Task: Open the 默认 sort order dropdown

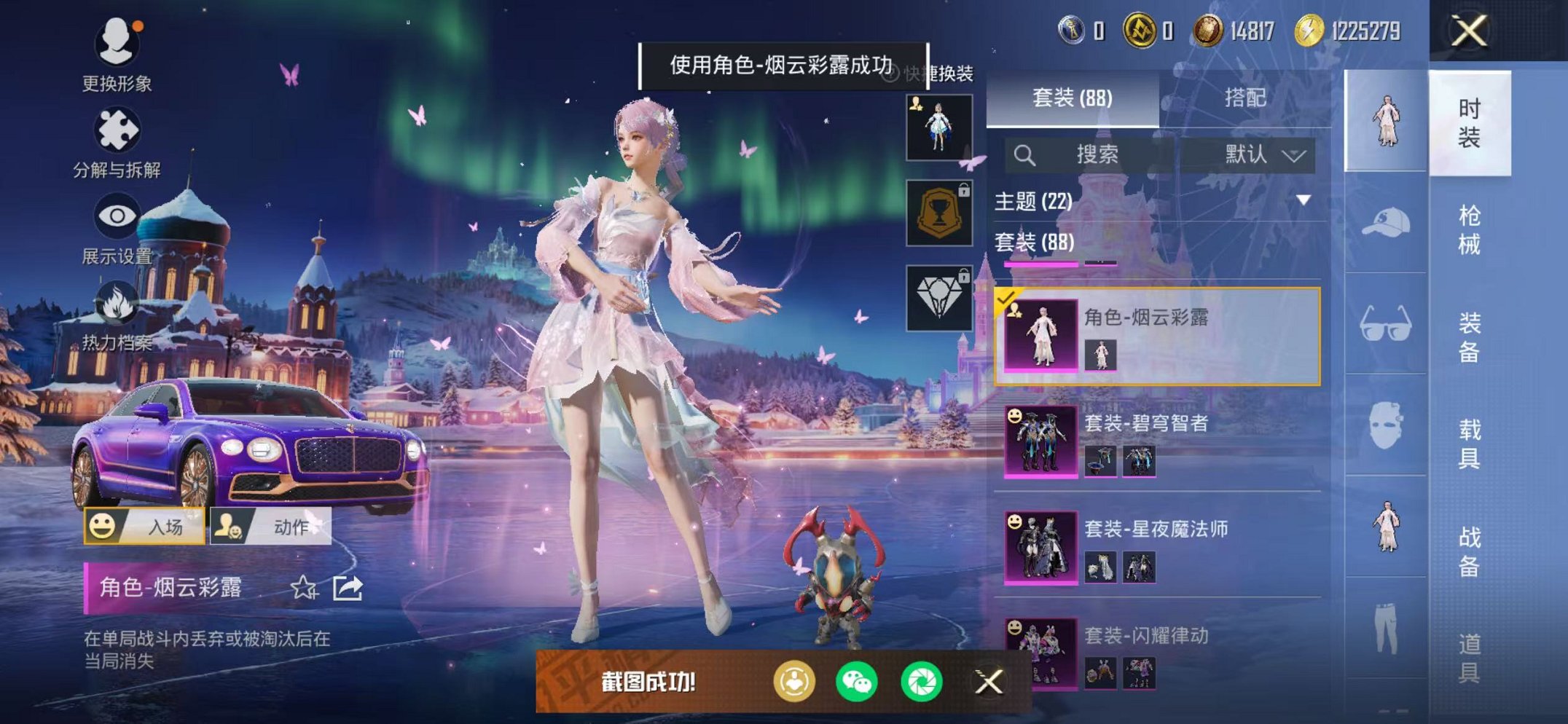Action: click(1256, 154)
